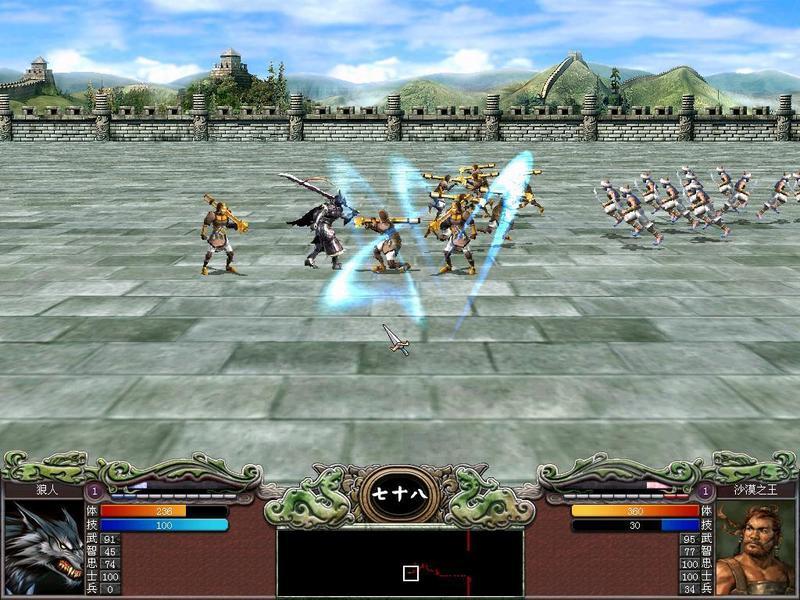Viewport: 800px width, 600px height.
Task: Click the battlefield minimap
Action: click(x=400, y=562)
